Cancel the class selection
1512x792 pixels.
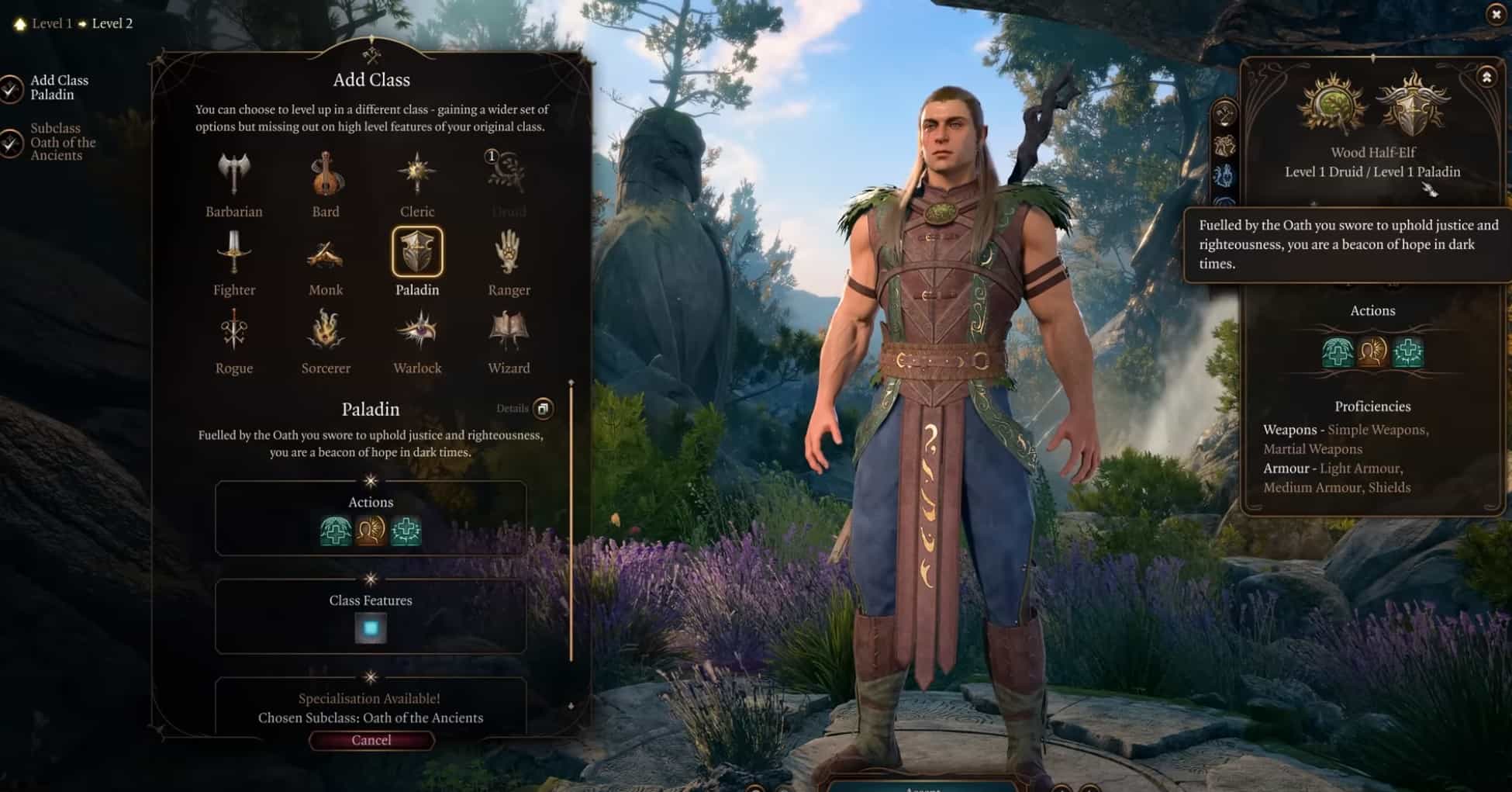(371, 740)
